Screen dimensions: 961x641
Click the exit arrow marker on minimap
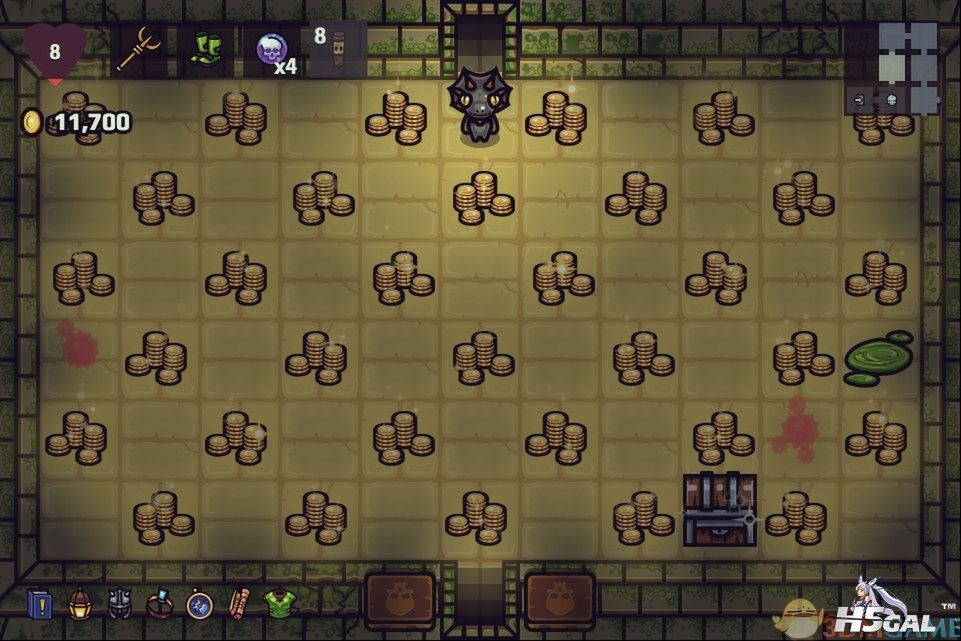click(x=859, y=99)
